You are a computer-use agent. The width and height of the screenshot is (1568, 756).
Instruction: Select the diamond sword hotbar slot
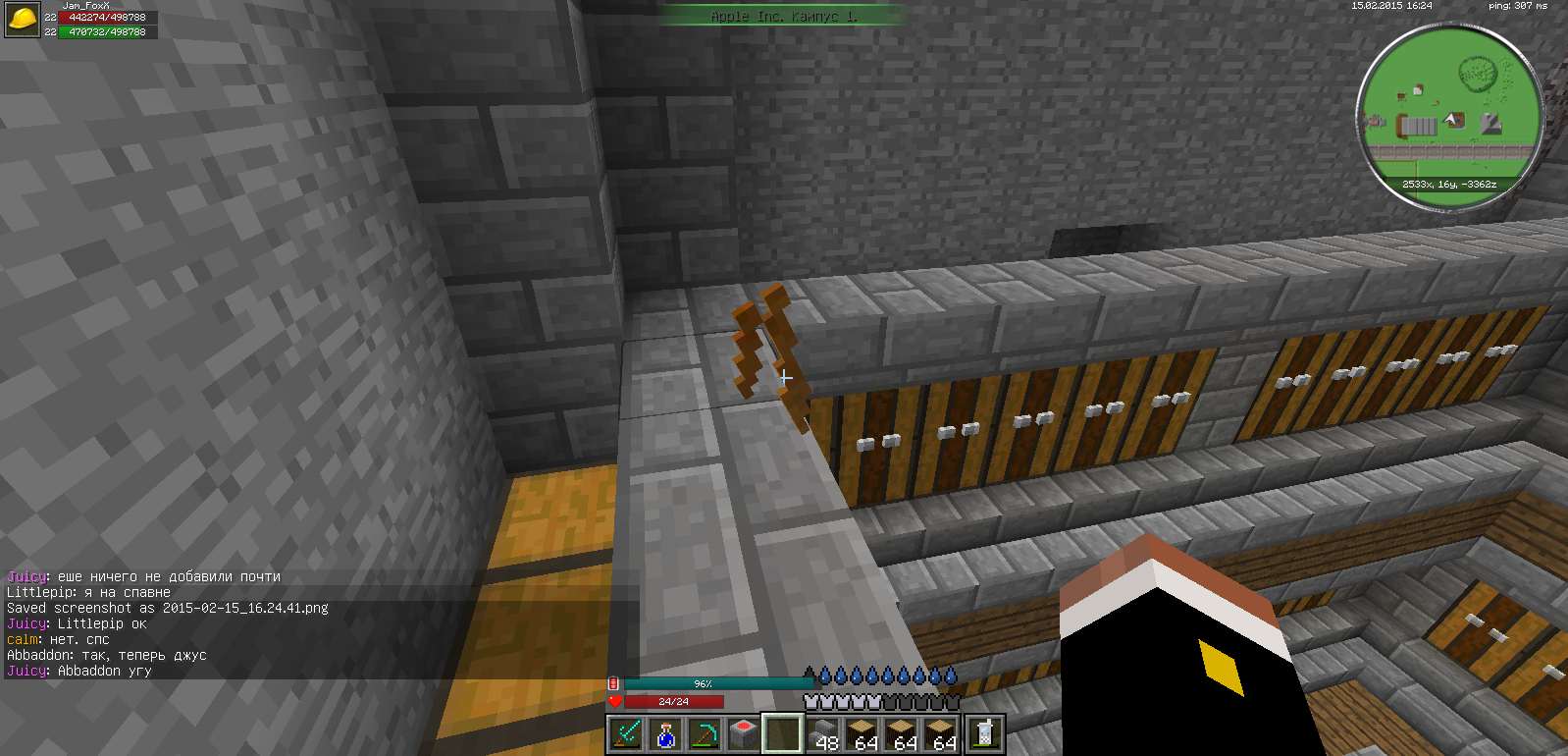click(626, 734)
